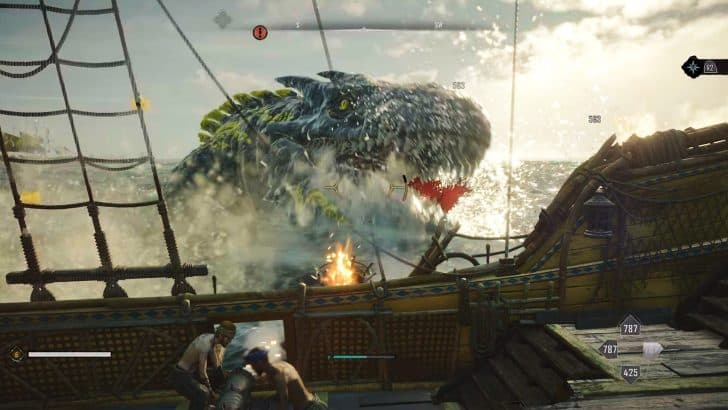The image size is (728, 410).
Task: Click the round ship icon beside the white bar
Action: click(x=16, y=353)
